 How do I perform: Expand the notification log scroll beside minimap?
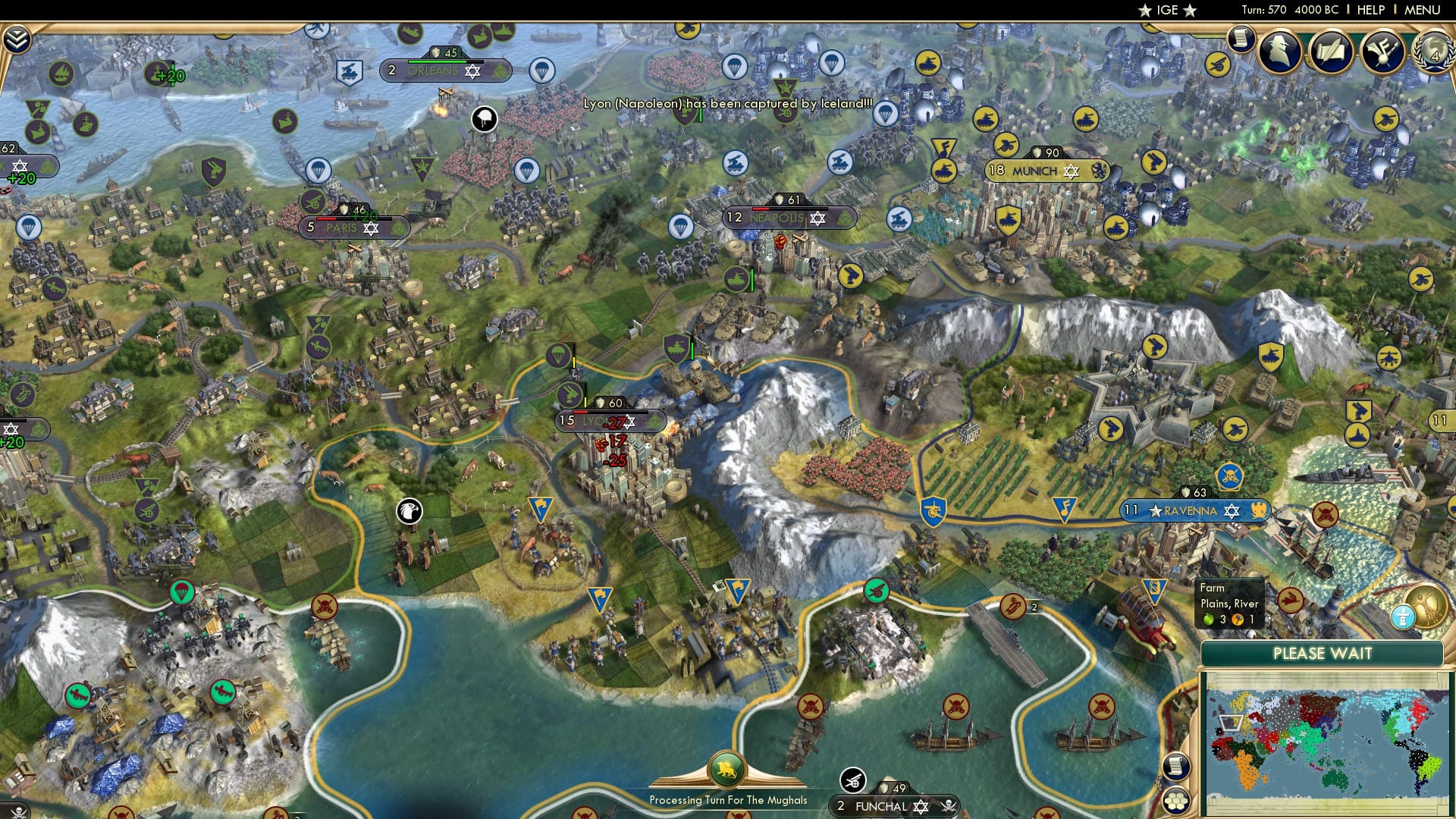click(1177, 767)
